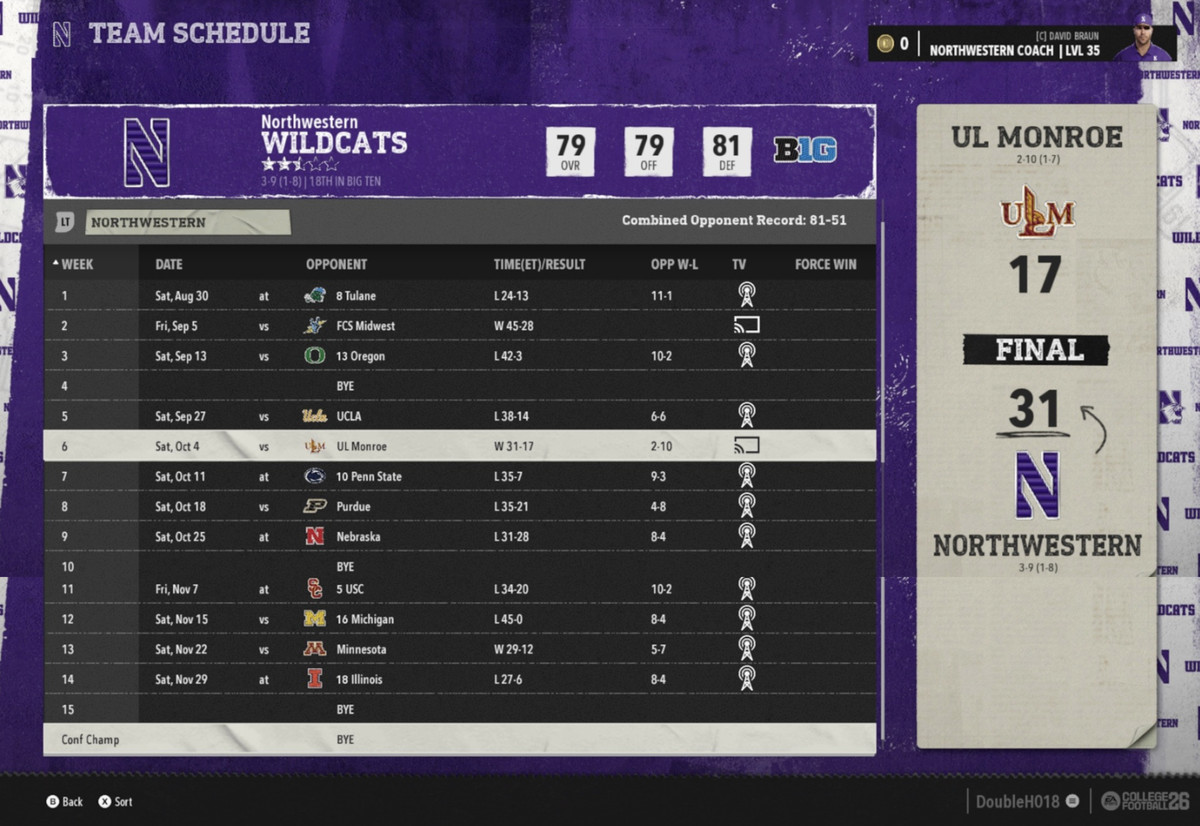The width and height of the screenshot is (1200, 826).
Task: Select the Week 1 Tulane game row
Action: tap(459, 296)
